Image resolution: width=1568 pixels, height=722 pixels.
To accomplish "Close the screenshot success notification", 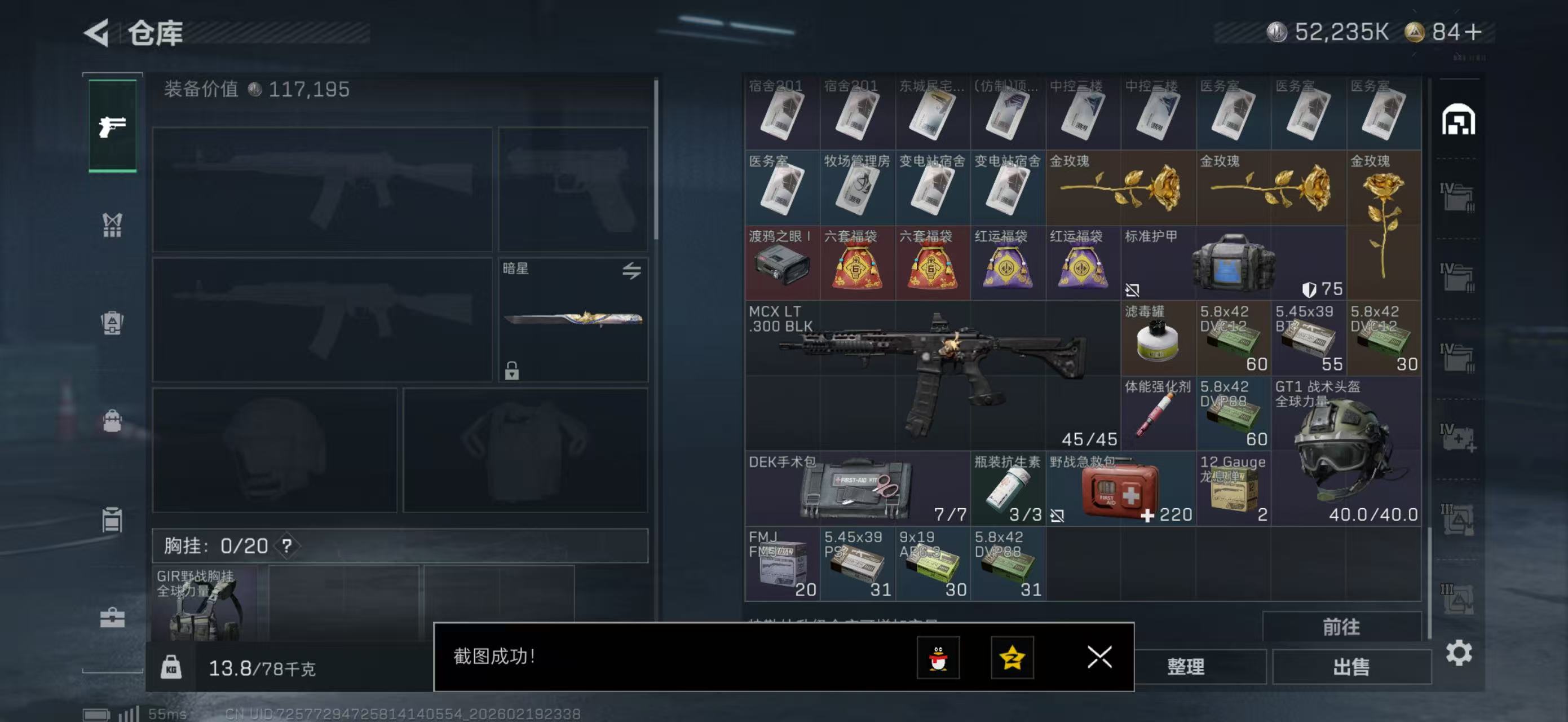I will (x=1099, y=658).
